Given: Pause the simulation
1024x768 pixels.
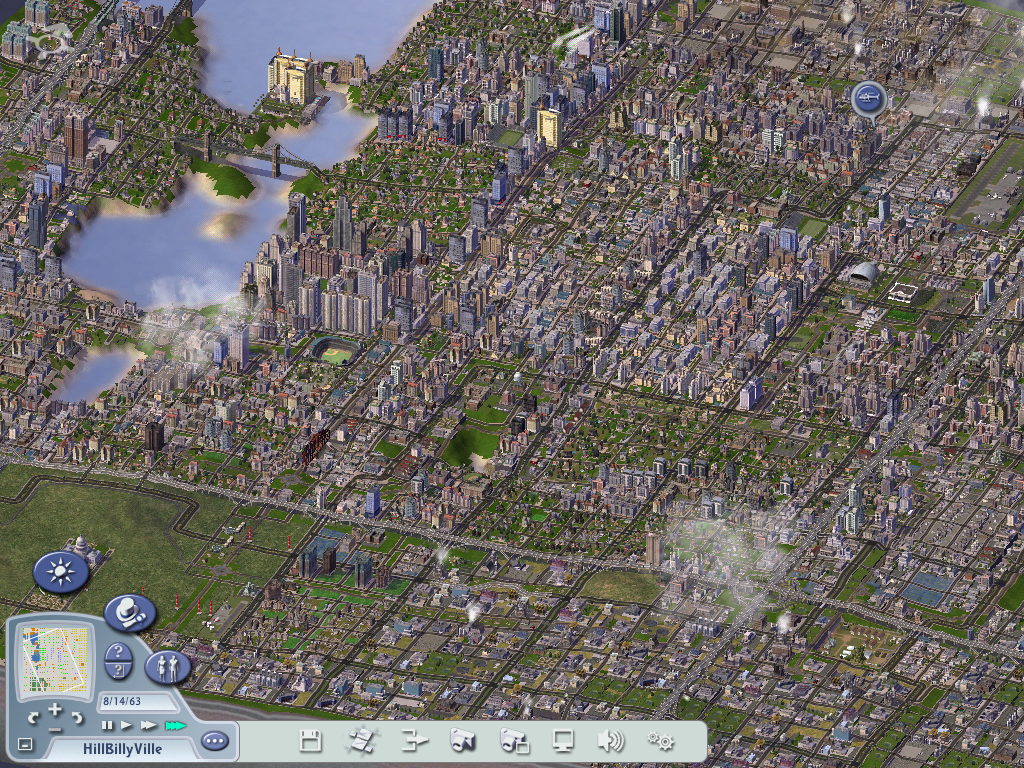Looking at the screenshot, I should click(108, 725).
